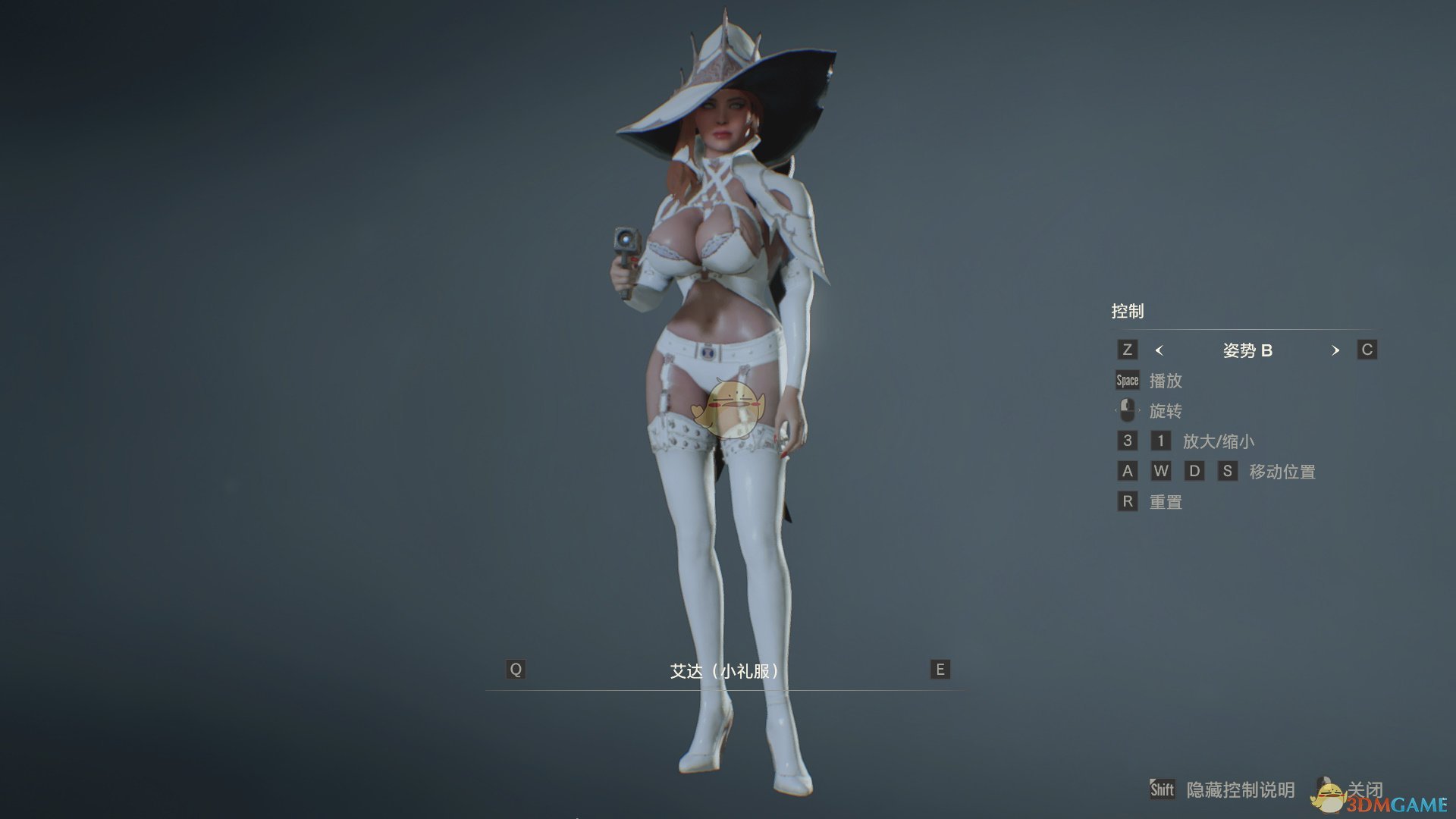Image resolution: width=1456 pixels, height=819 pixels.
Task: Click the 1 key icon for zoom out
Action: (1162, 441)
